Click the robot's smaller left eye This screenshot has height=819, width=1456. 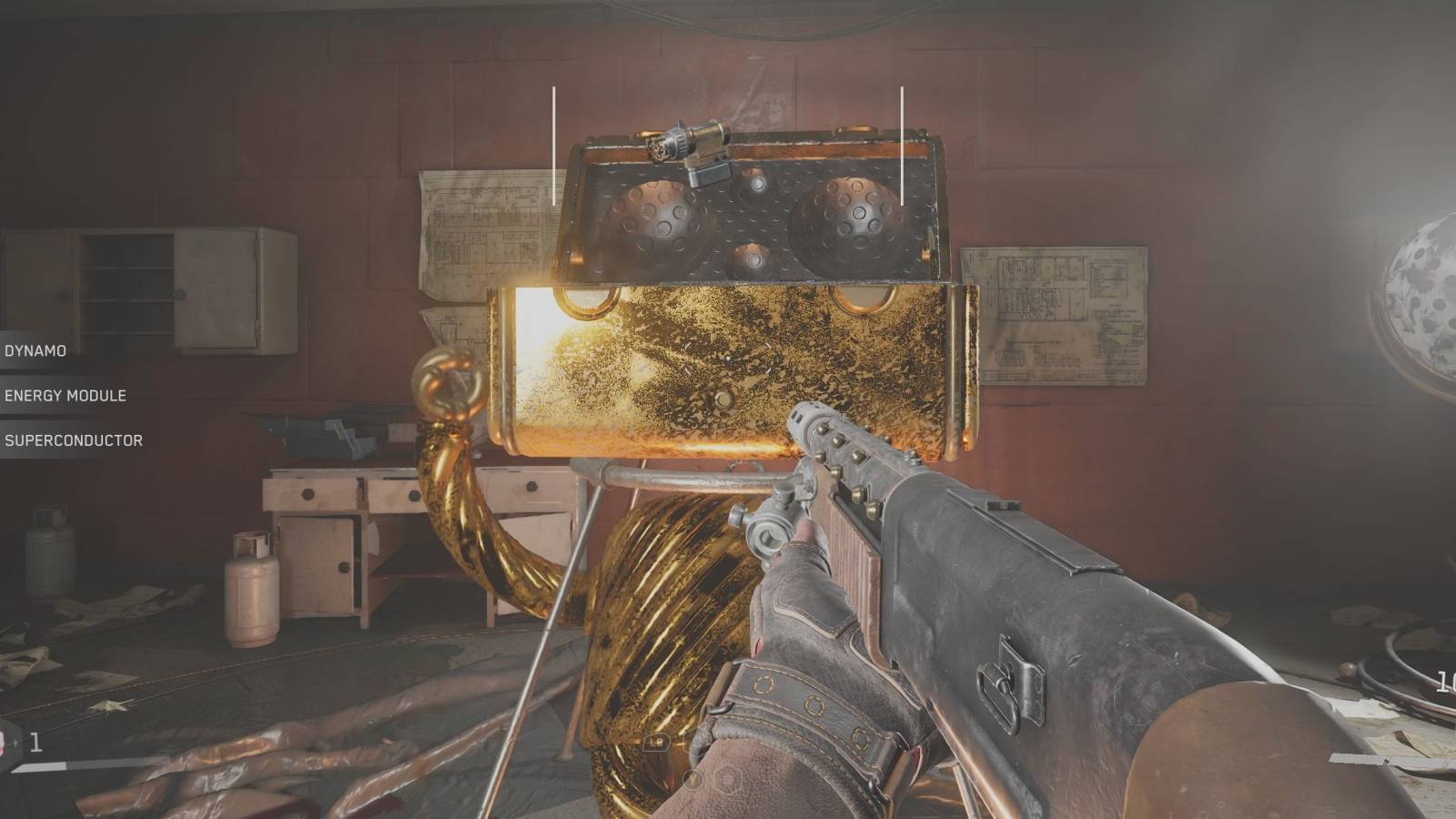point(660,218)
